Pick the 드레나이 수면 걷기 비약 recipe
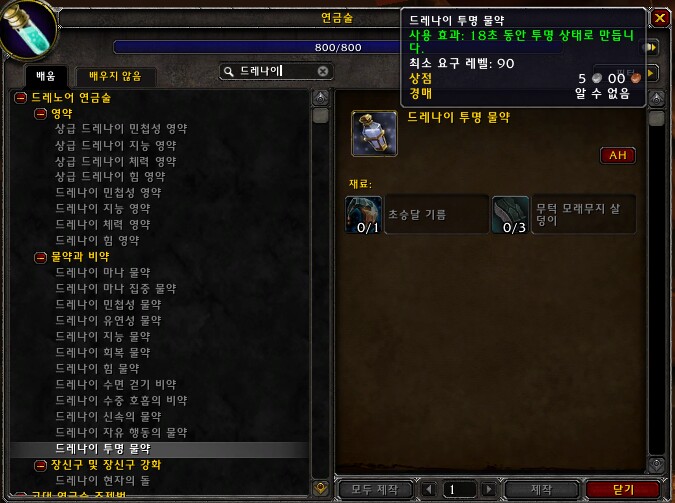This screenshot has width=675, height=503. (x=115, y=385)
